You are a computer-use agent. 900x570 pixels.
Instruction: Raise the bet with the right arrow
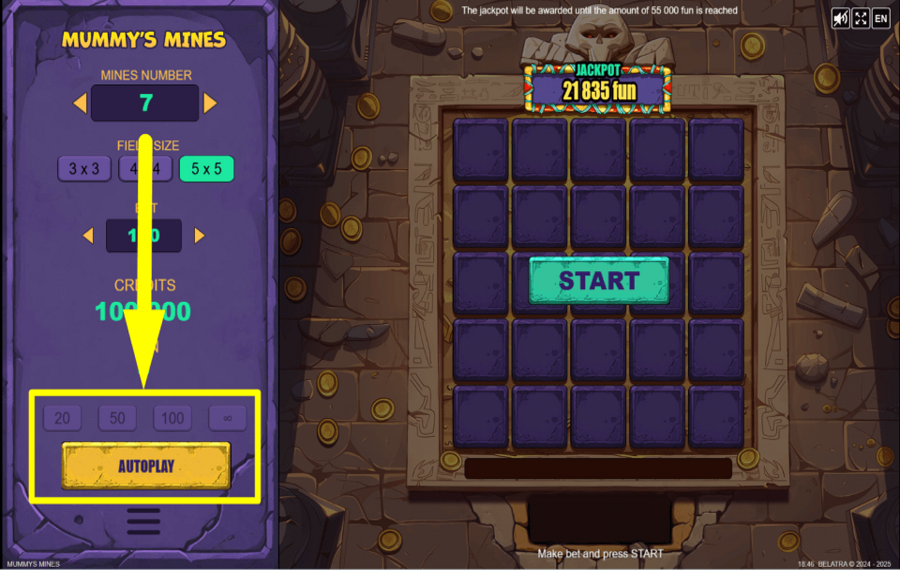tap(199, 236)
